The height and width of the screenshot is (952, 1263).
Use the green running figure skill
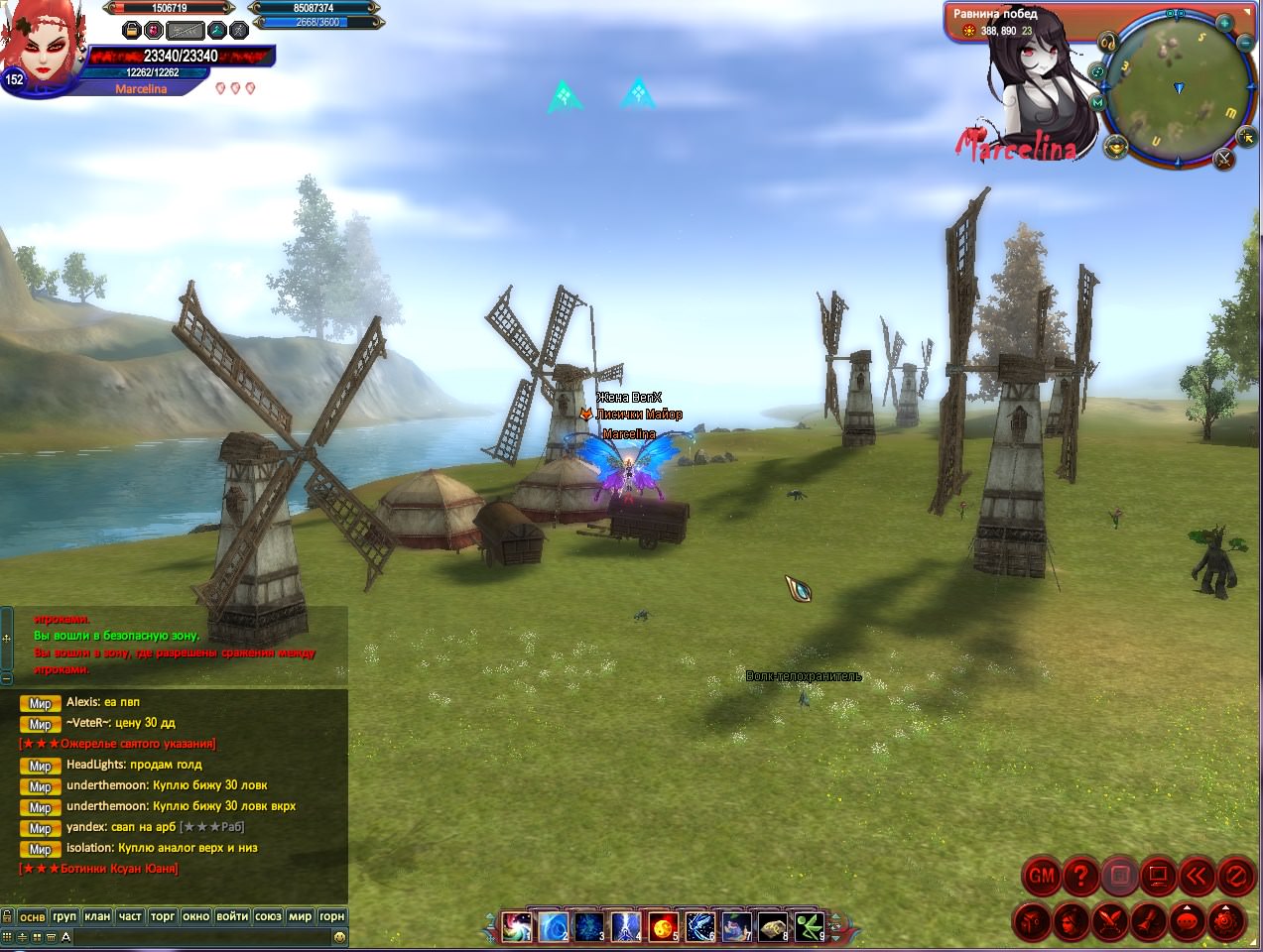[809, 928]
